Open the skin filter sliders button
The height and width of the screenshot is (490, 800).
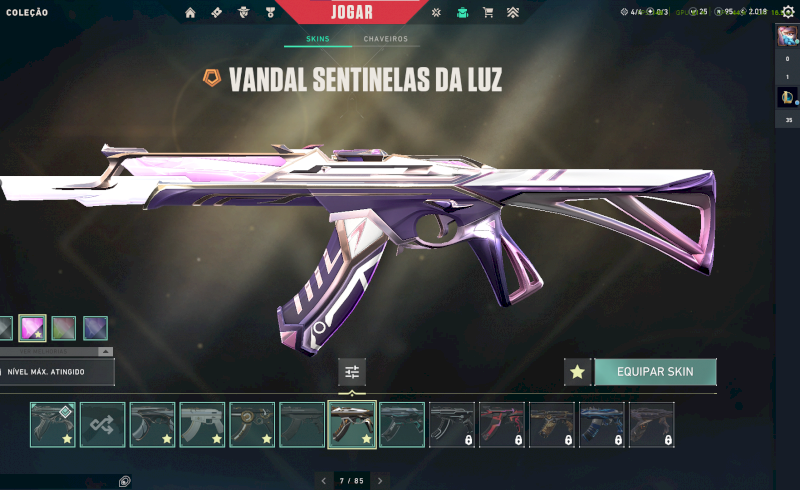(352, 372)
